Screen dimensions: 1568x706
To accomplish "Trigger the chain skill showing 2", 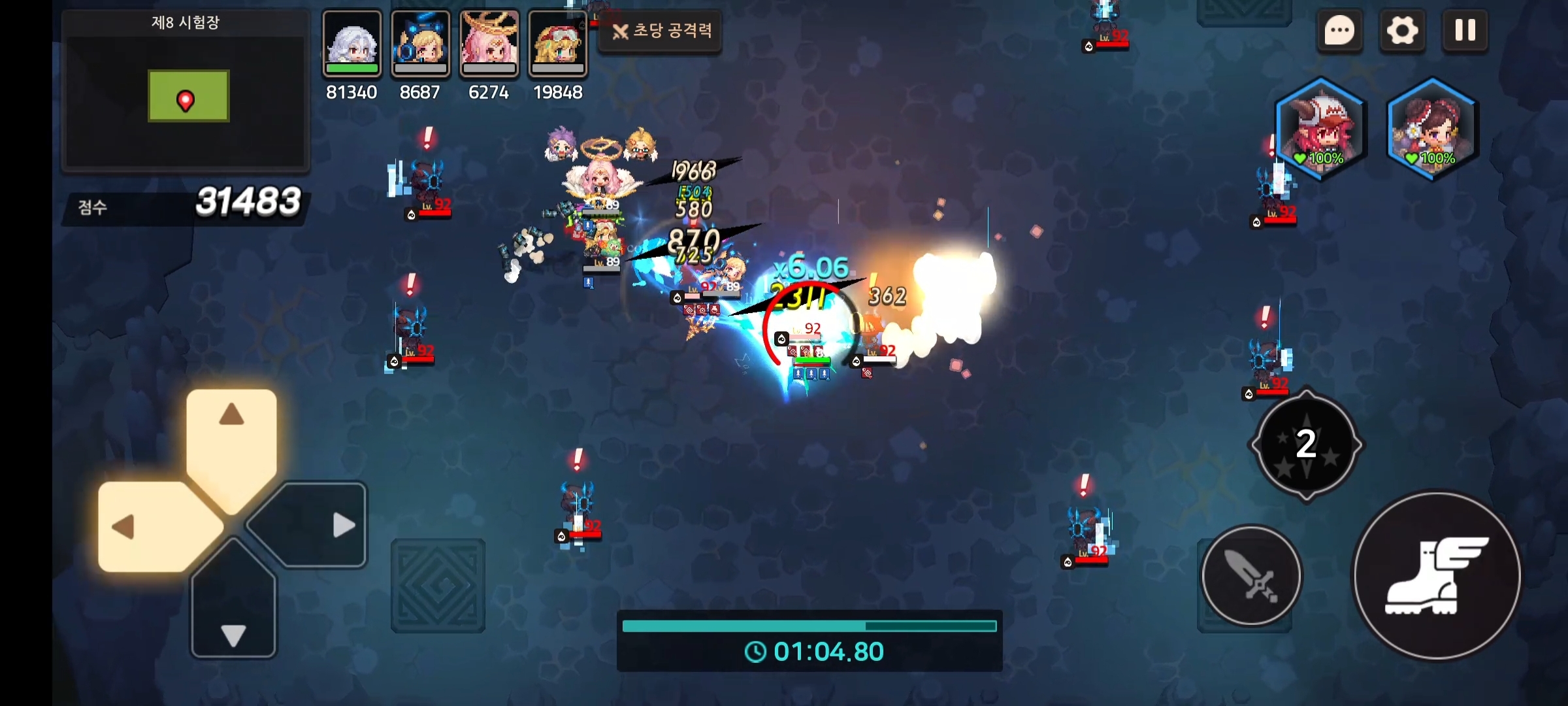I will pos(1306,445).
